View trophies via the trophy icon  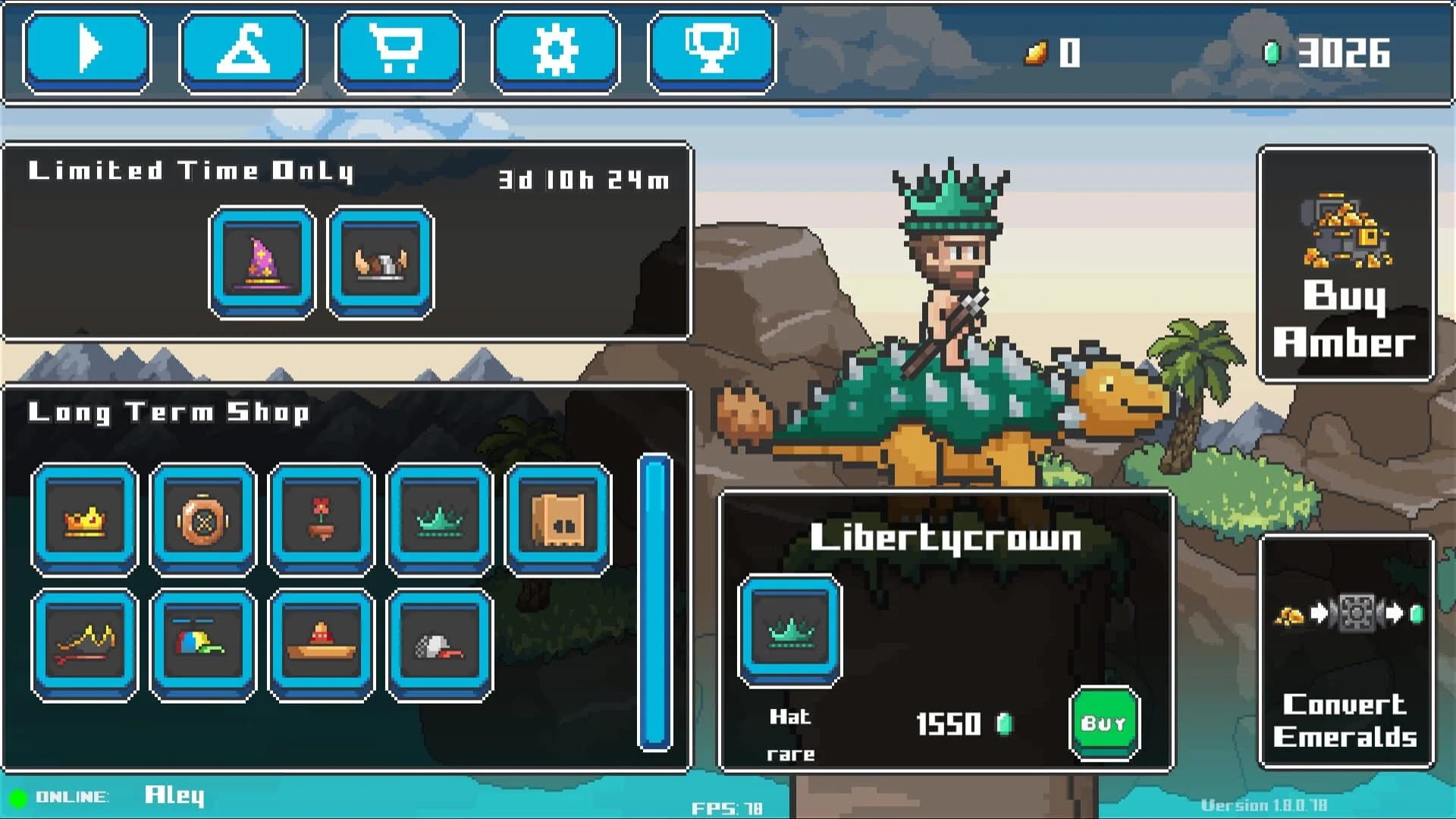click(x=711, y=52)
